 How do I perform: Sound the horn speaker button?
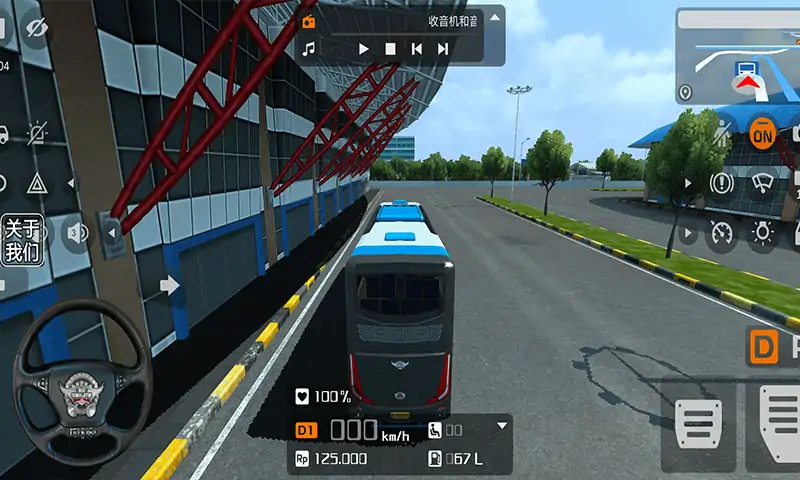tap(75, 234)
